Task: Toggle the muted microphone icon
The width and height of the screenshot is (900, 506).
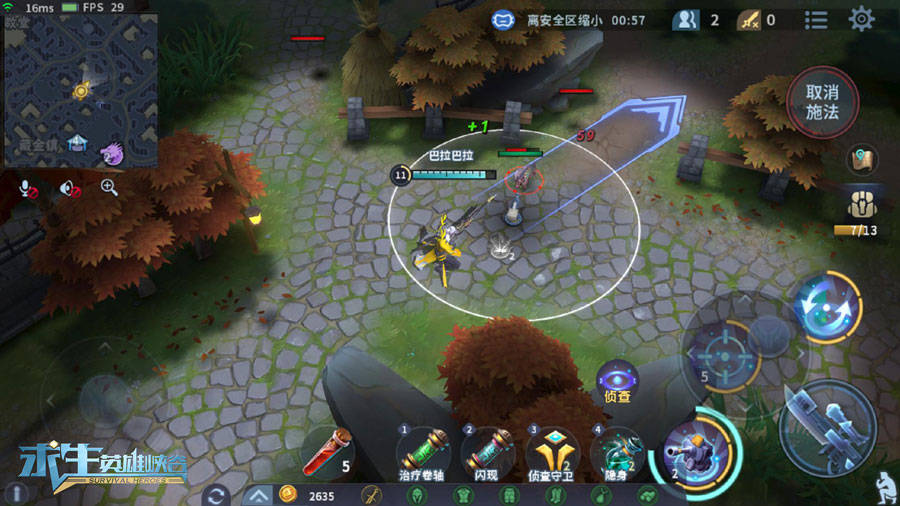Action: (28, 187)
